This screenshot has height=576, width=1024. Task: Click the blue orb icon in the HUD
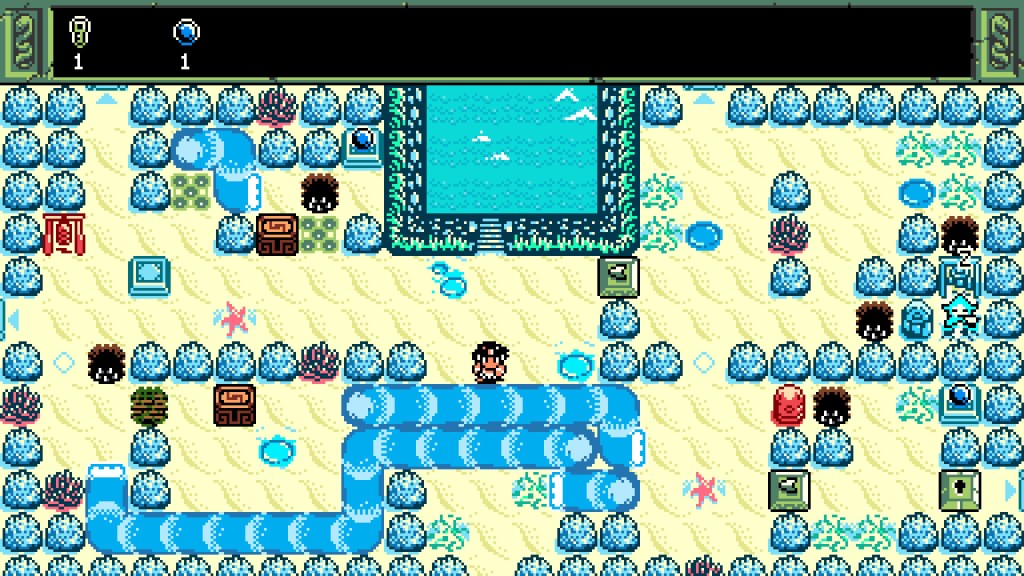click(186, 33)
